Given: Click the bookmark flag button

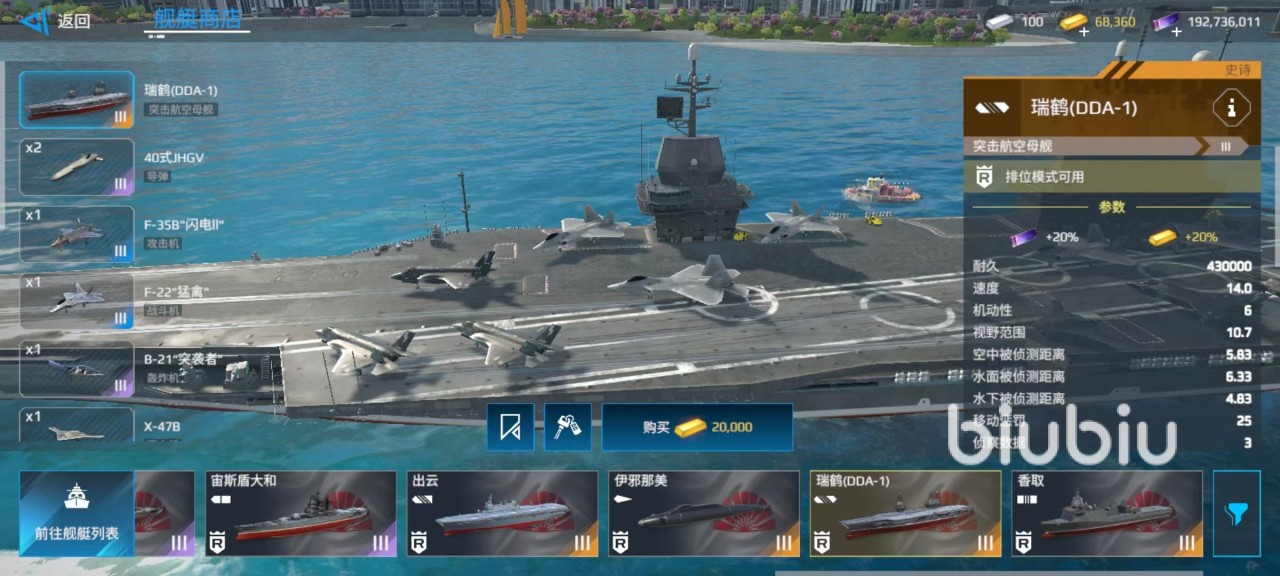Looking at the screenshot, I should (510, 427).
